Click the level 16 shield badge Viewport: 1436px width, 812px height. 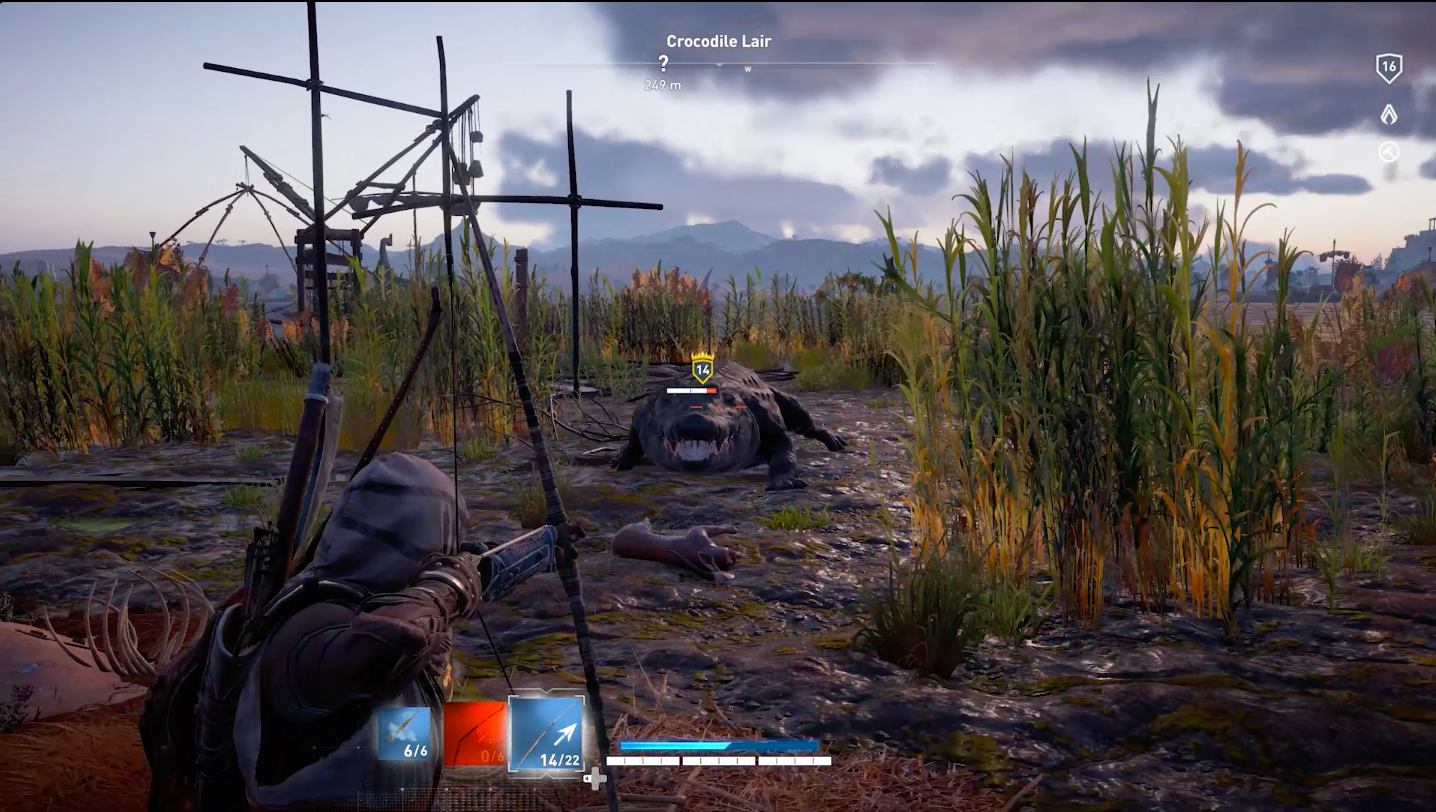coord(1388,68)
